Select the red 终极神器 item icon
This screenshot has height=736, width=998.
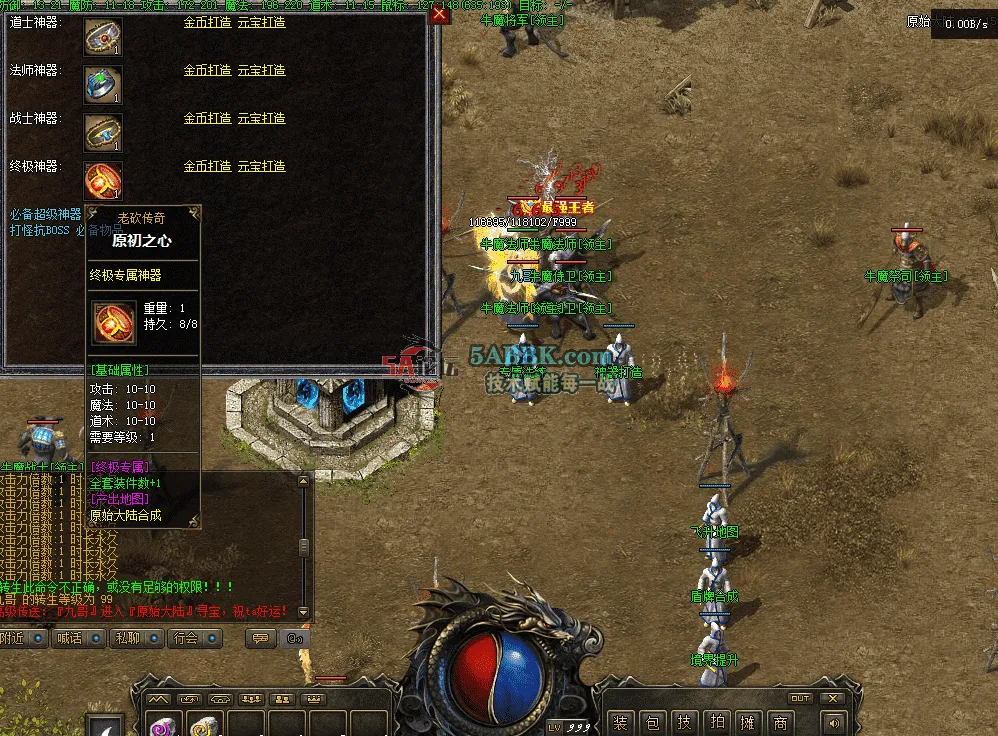tap(103, 181)
